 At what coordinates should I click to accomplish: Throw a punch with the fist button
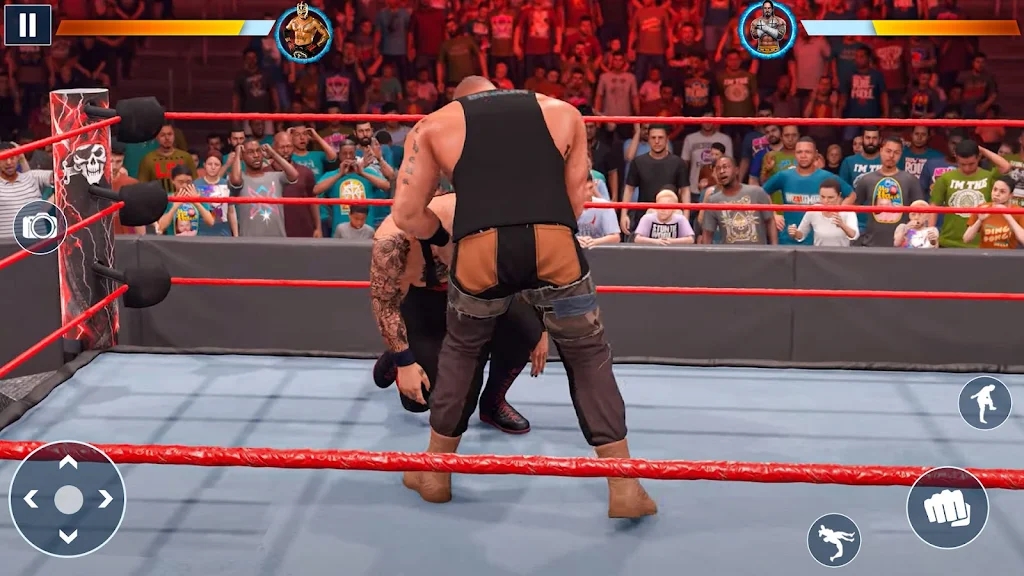pyautogui.click(x=946, y=507)
